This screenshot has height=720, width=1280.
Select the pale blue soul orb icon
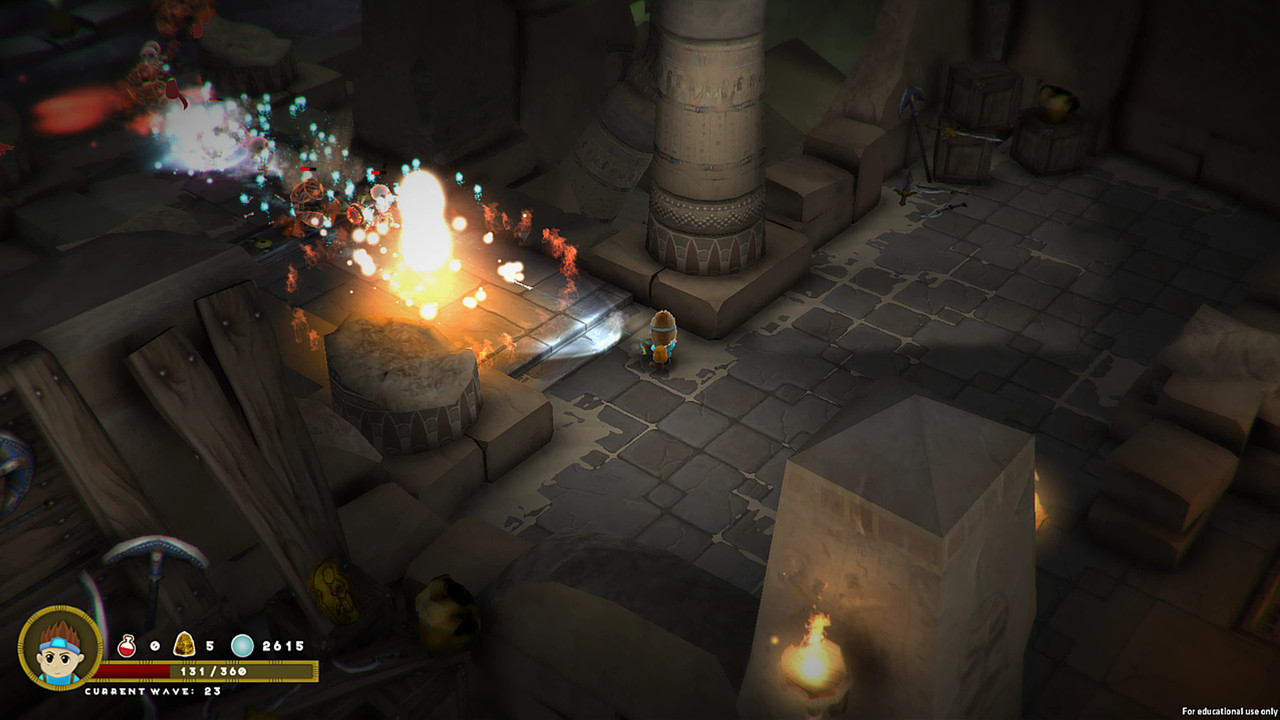(242, 646)
